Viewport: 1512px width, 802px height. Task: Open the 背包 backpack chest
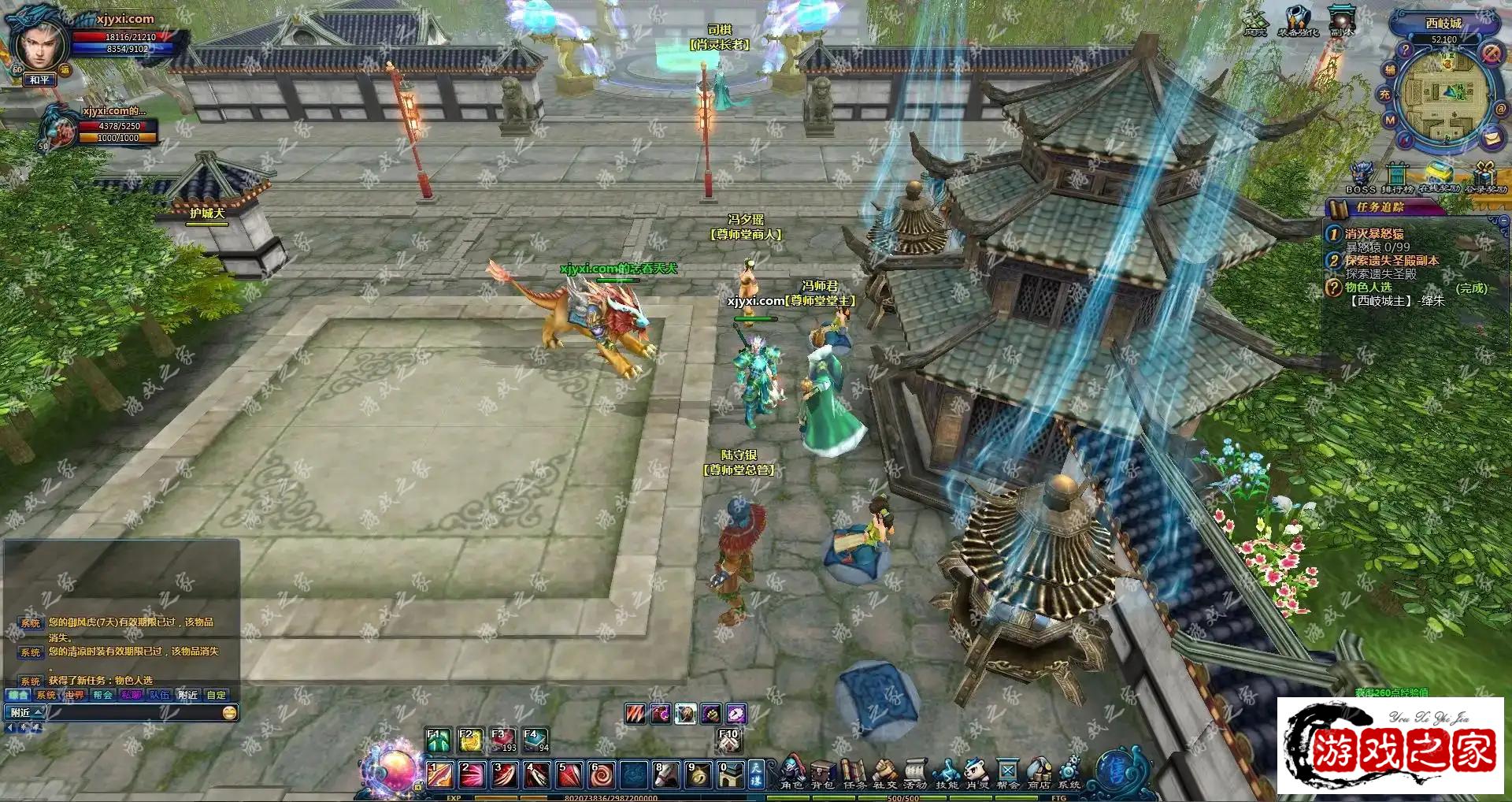[822, 773]
